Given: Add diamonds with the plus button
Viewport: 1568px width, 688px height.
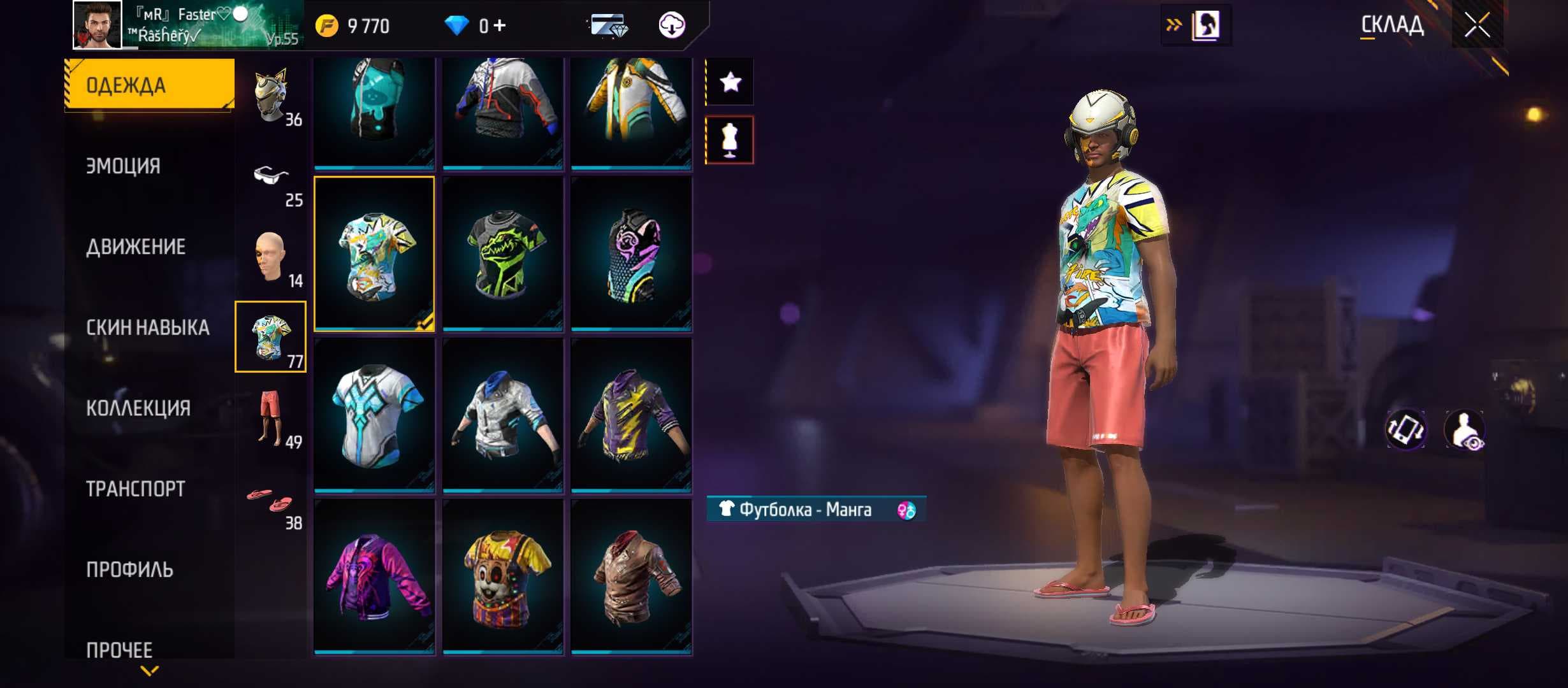Looking at the screenshot, I should 500,25.
